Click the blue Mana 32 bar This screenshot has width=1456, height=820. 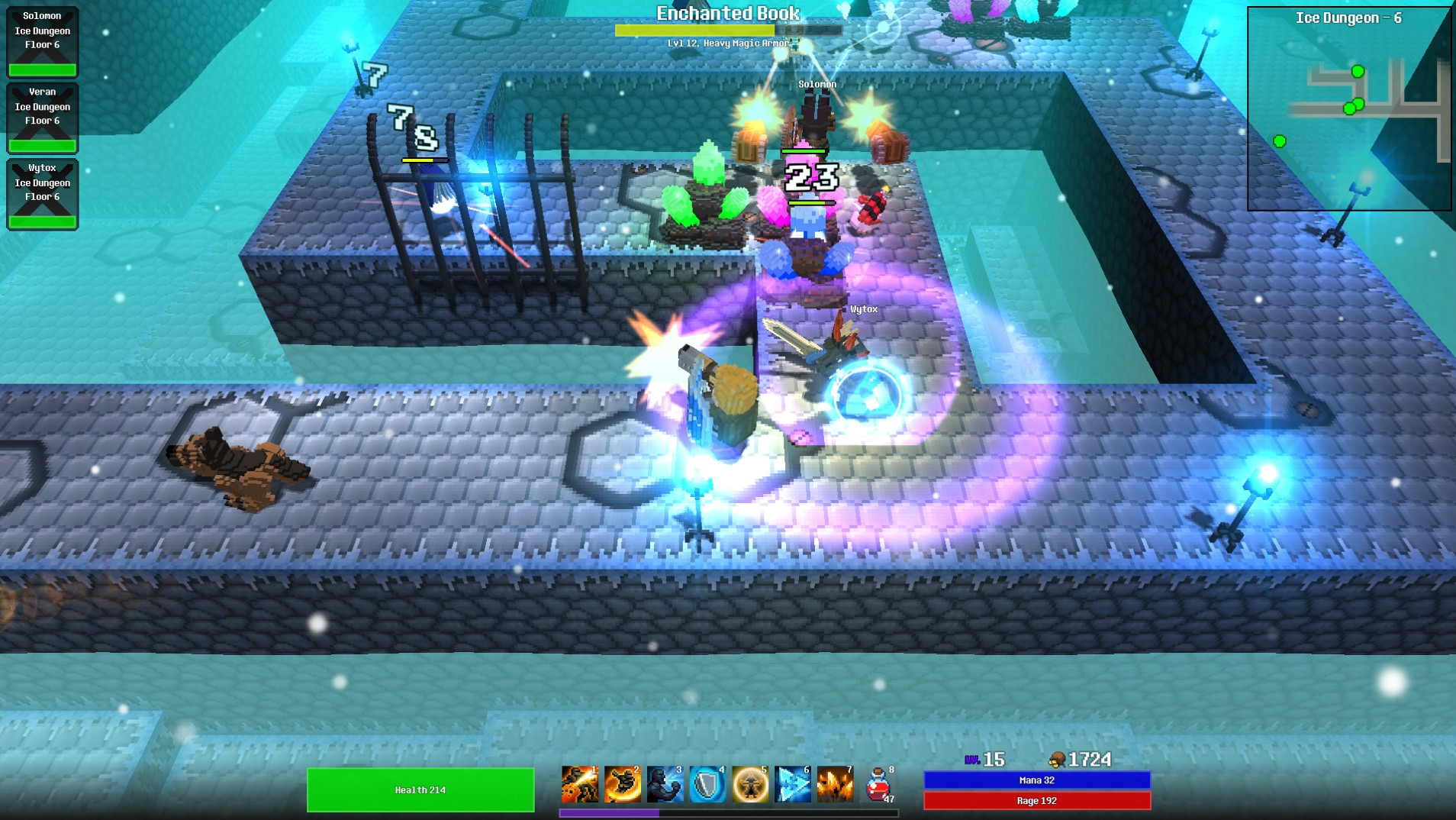(1037, 780)
